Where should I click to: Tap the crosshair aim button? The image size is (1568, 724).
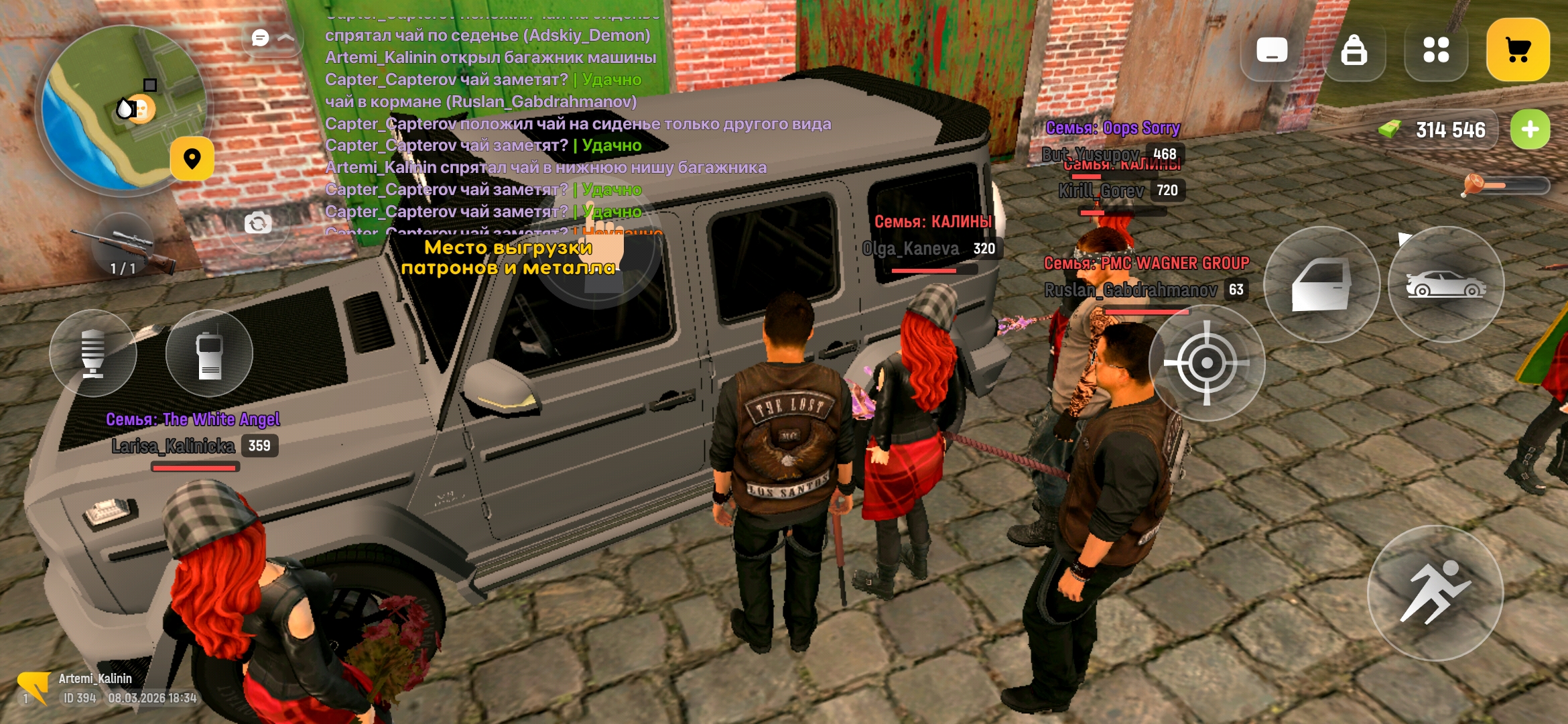[1206, 363]
